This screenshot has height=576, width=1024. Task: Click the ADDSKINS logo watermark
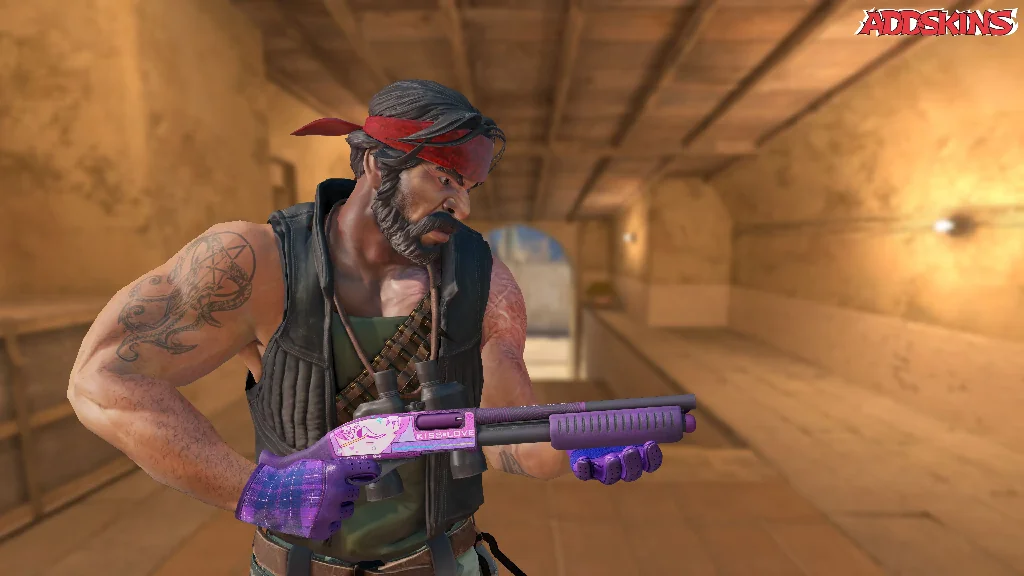coord(937,23)
